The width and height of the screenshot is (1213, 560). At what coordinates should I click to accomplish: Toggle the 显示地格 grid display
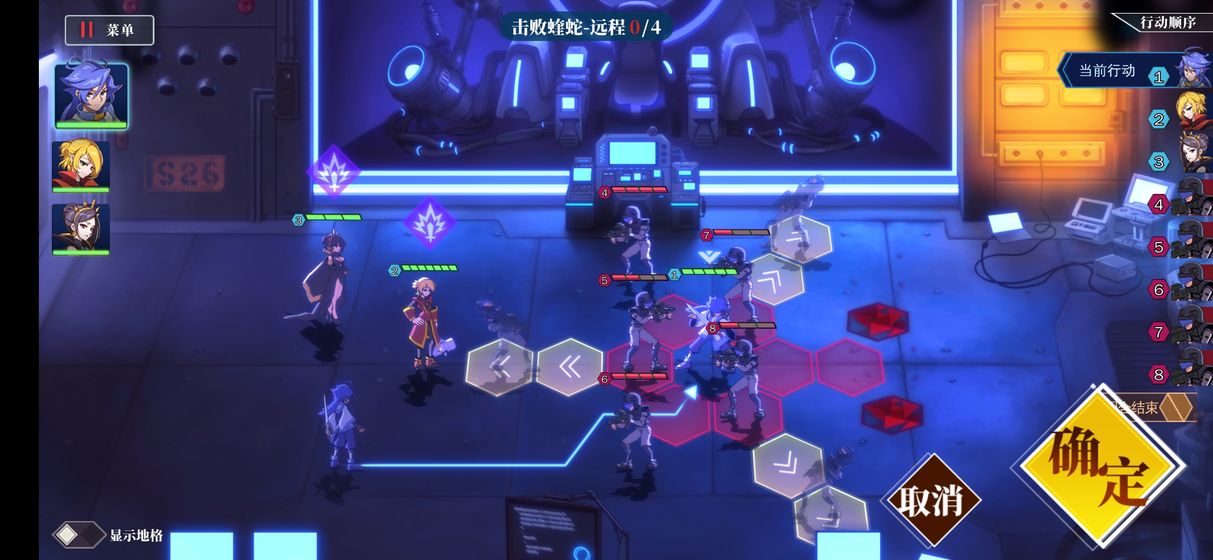80,535
